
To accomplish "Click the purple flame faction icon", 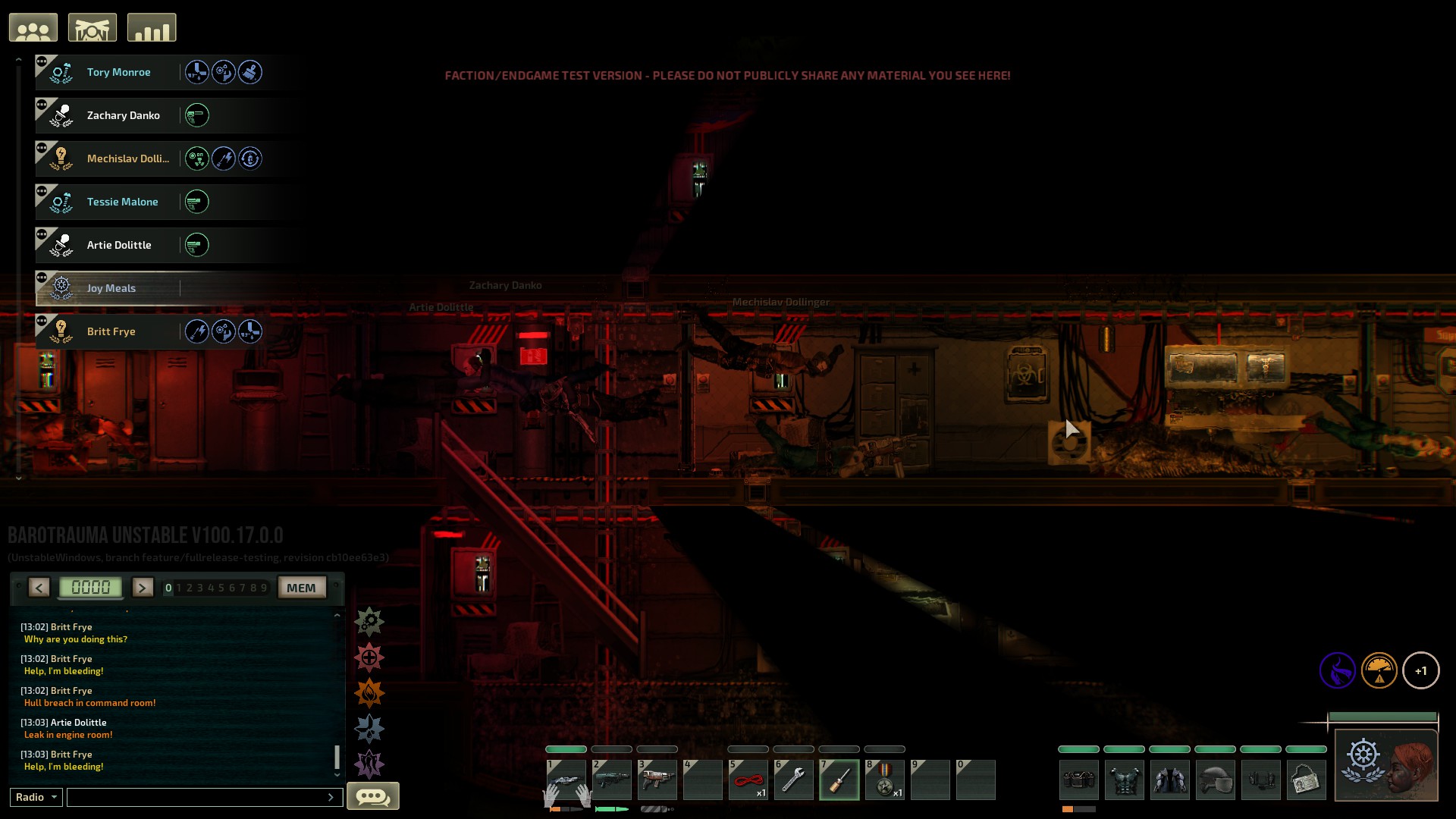I will click(1339, 670).
